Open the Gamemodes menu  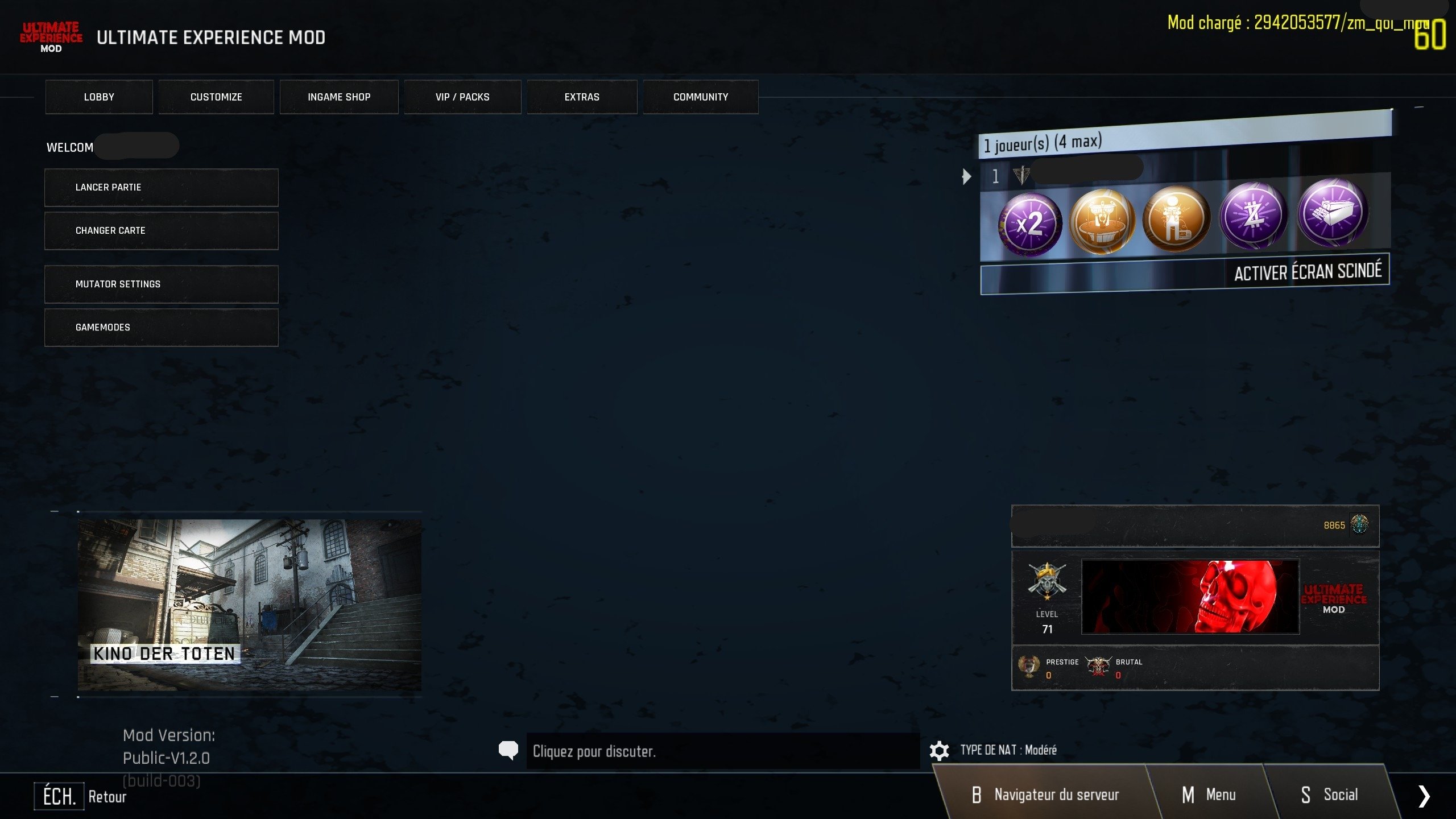pos(162,328)
